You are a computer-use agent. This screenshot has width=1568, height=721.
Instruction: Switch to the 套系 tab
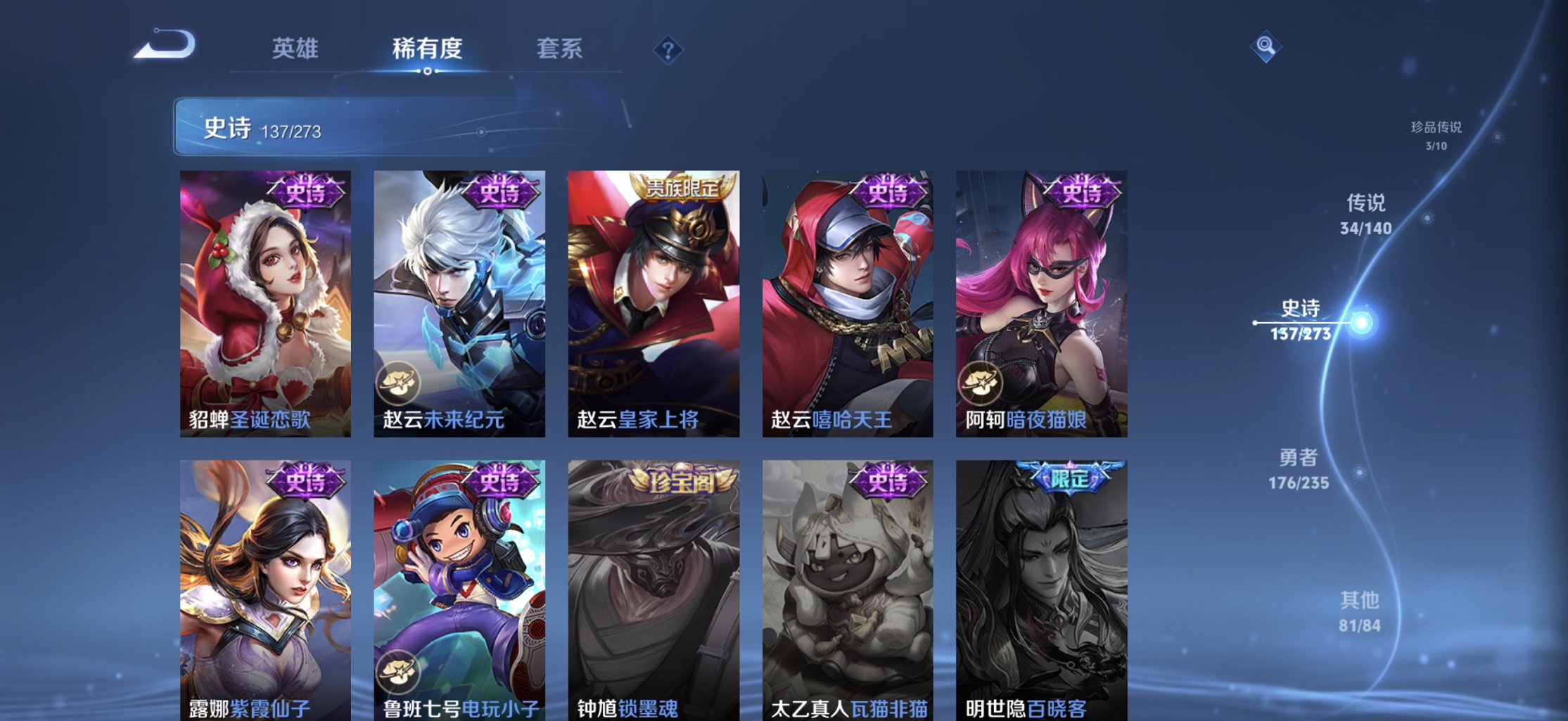(x=559, y=49)
